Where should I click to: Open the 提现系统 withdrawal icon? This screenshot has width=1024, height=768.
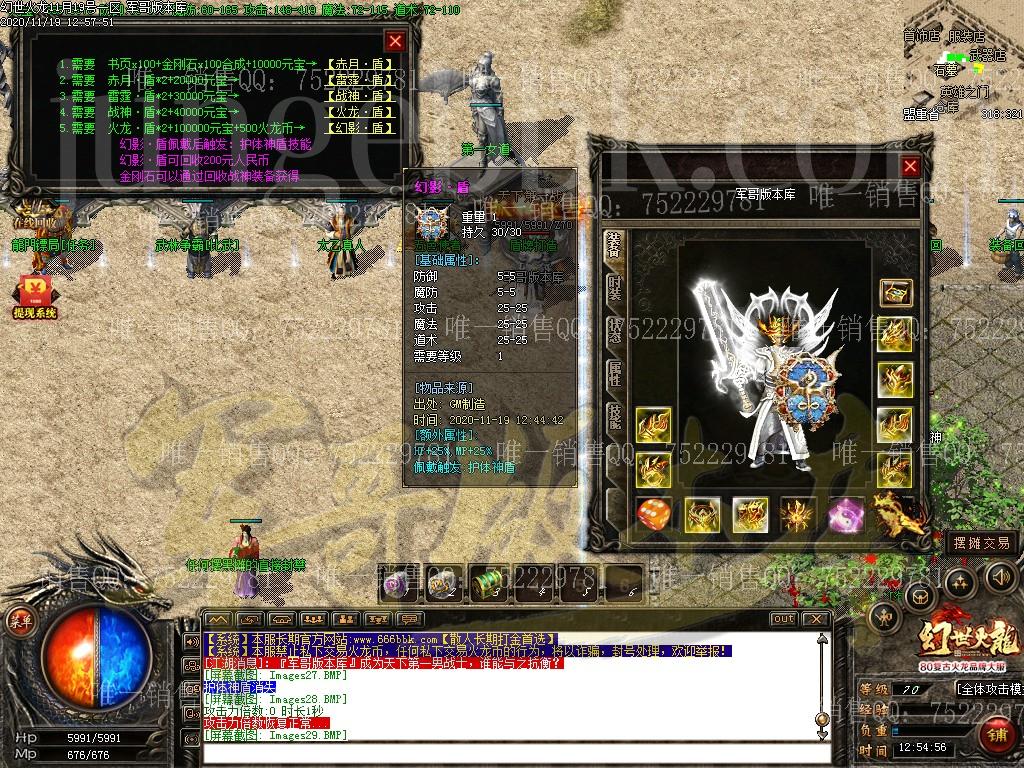pyautogui.click(x=34, y=295)
